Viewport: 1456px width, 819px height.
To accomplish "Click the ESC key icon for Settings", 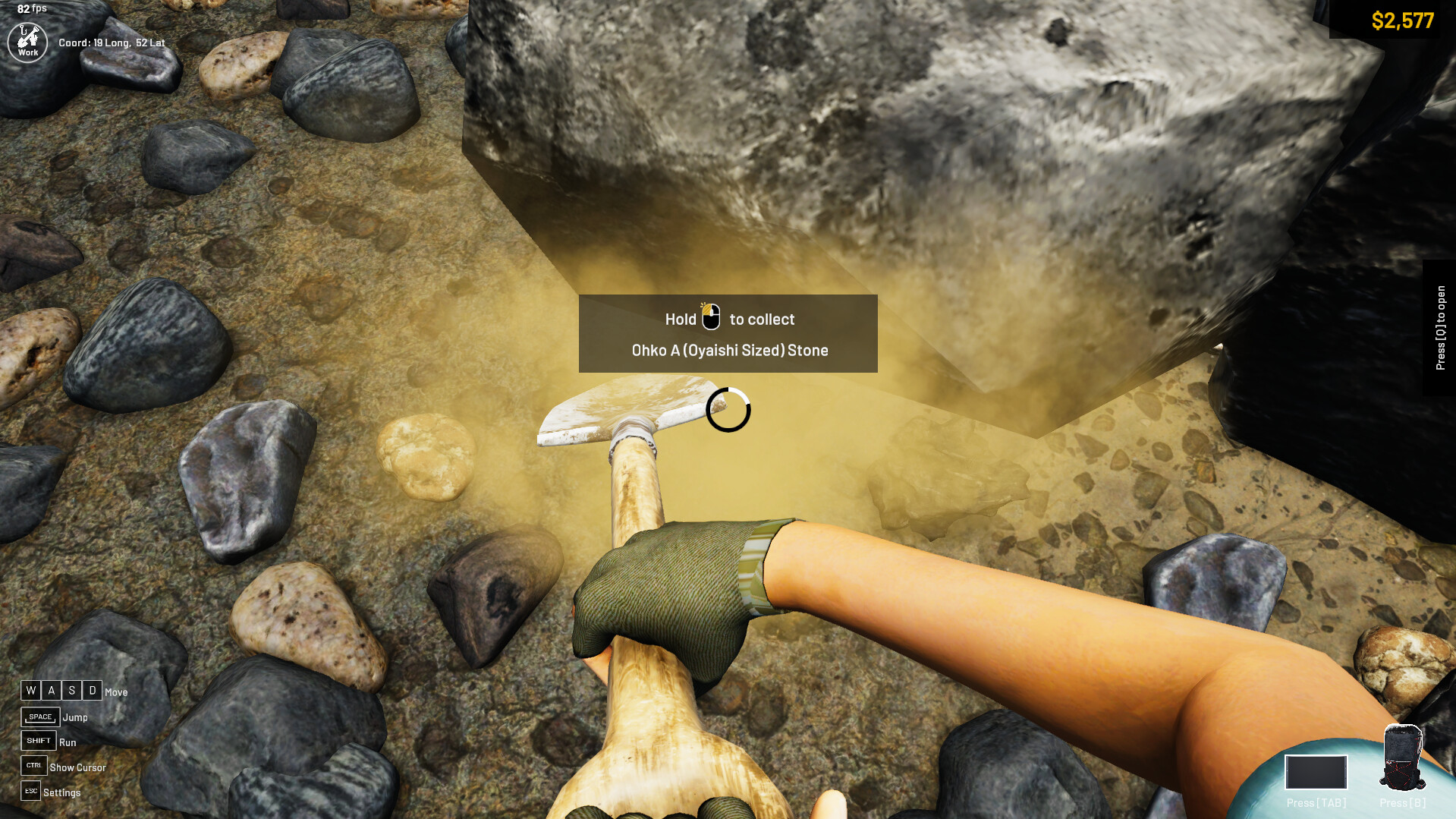I will [x=30, y=791].
